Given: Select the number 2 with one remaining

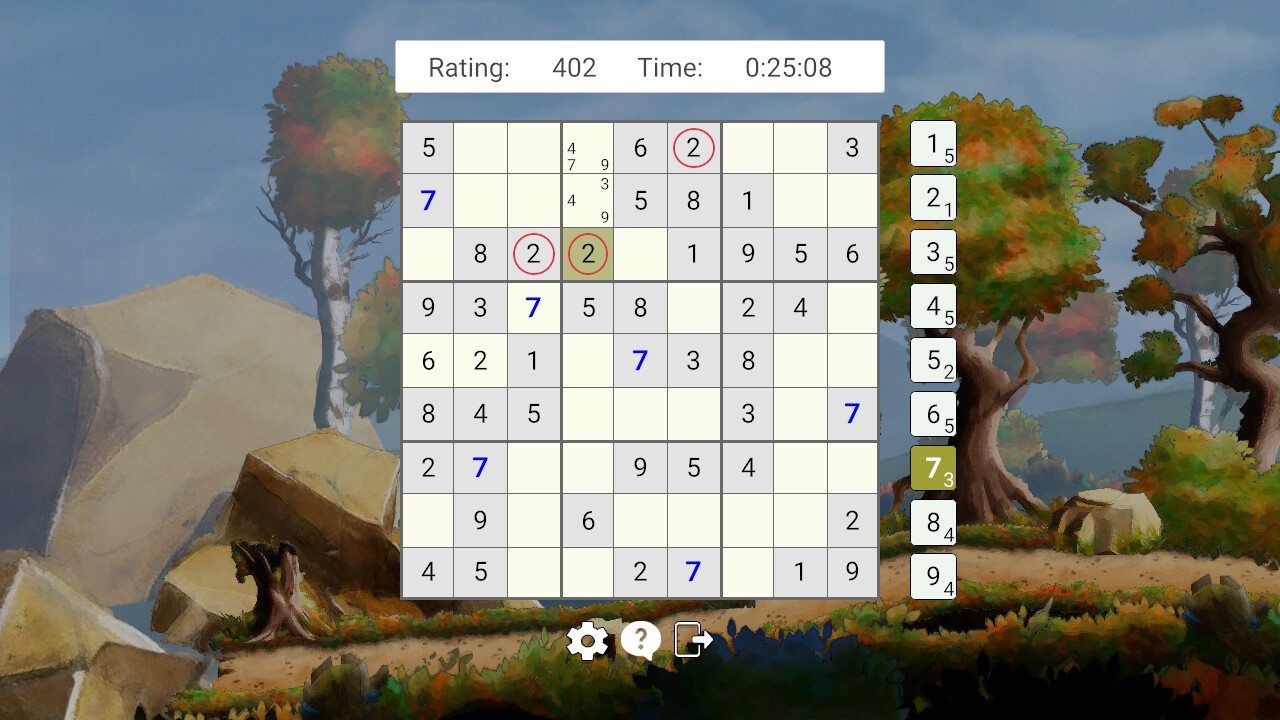Looking at the screenshot, I should coord(933,198).
